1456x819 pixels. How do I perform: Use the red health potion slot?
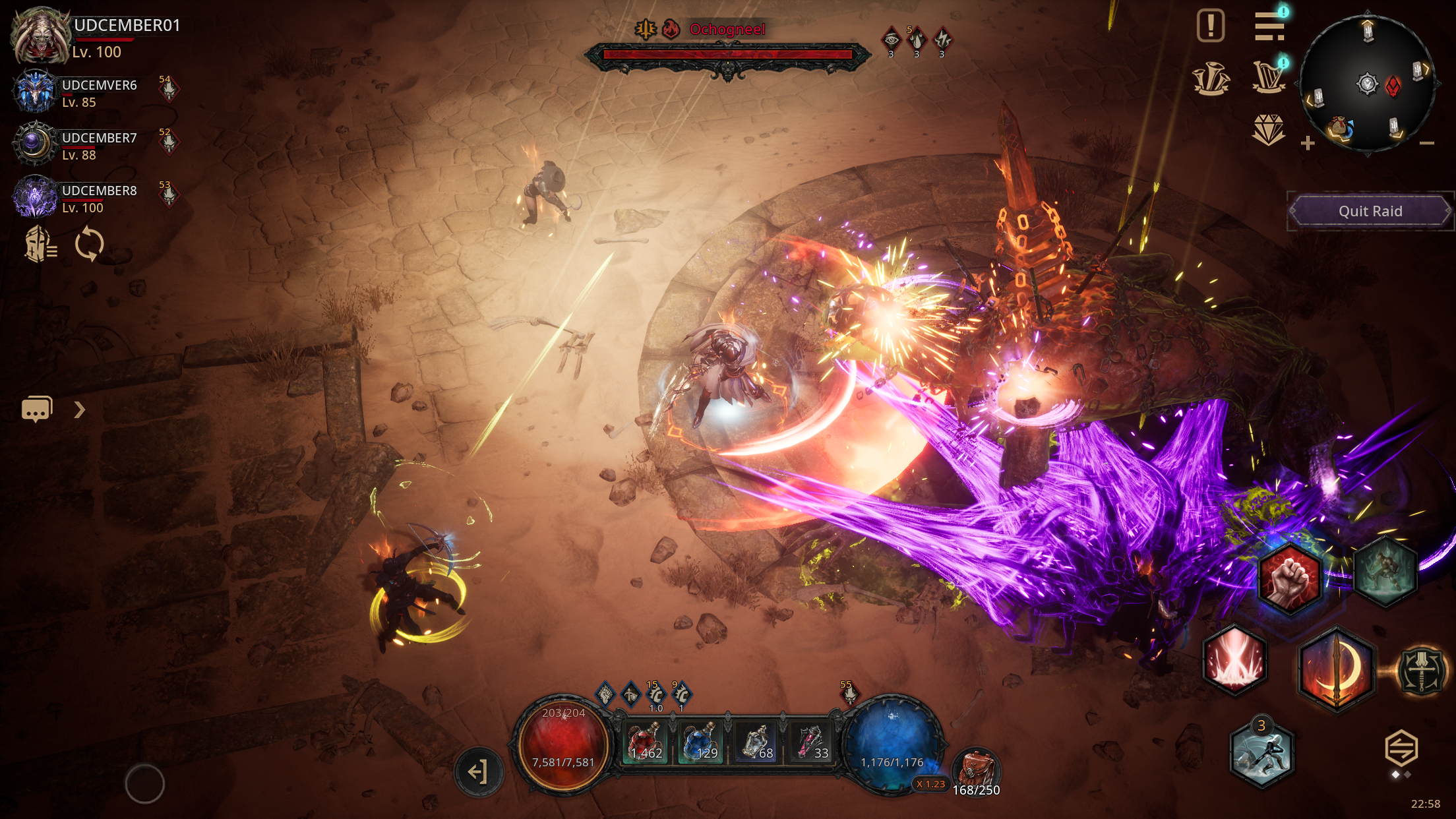[x=647, y=742]
